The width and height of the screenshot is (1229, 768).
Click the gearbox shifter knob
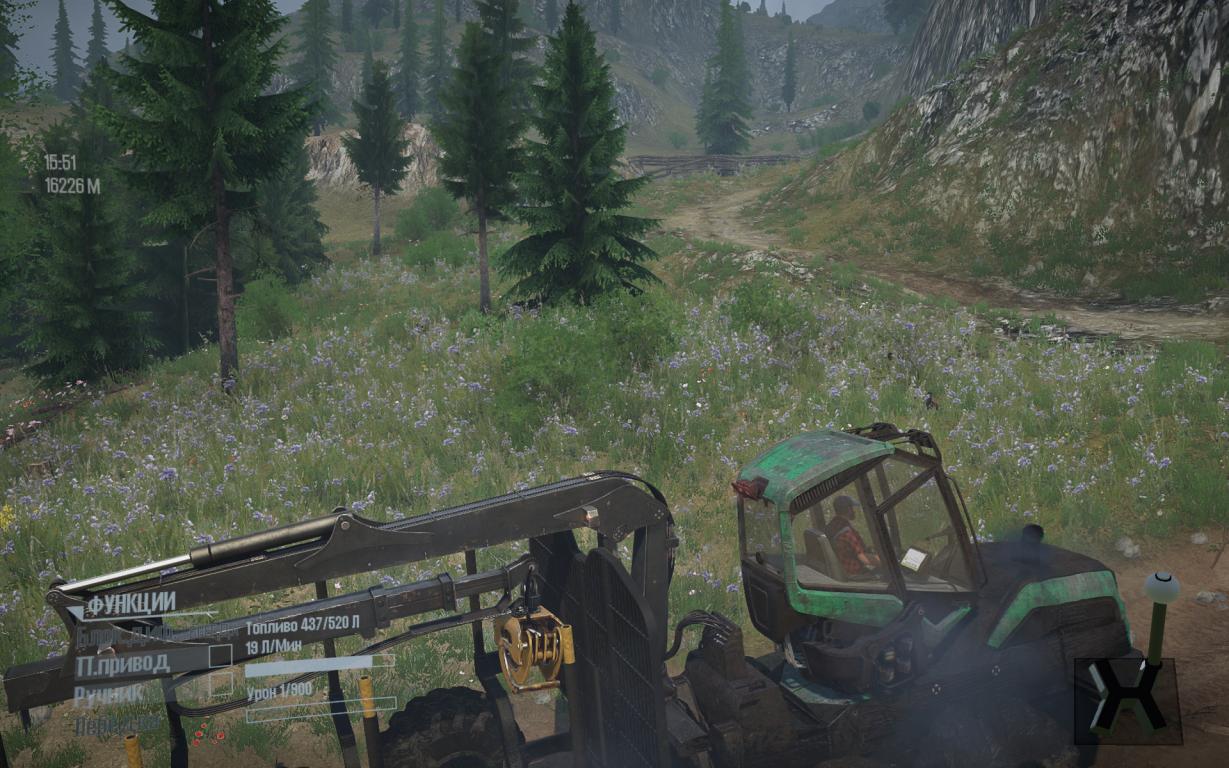tap(1161, 588)
